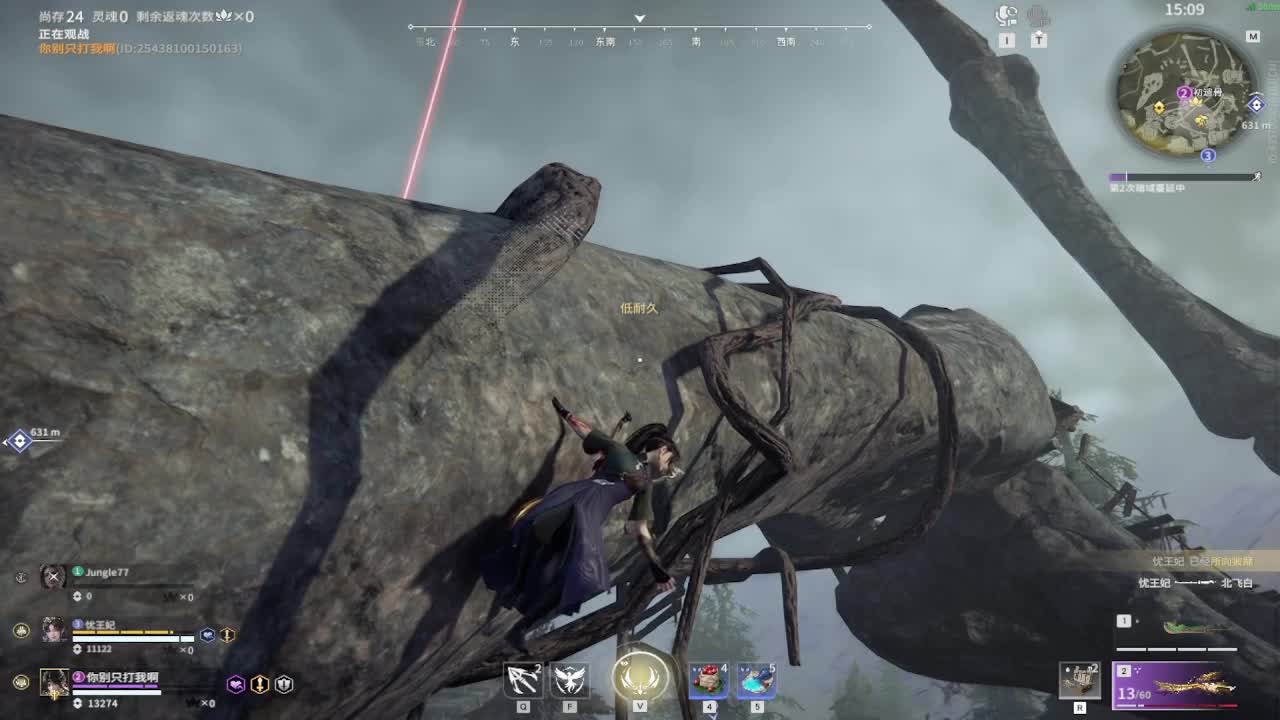This screenshot has width=1280, height=720.
Task: Click the purple heart buff icon for 你别只打我啊
Action: tap(236, 684)
